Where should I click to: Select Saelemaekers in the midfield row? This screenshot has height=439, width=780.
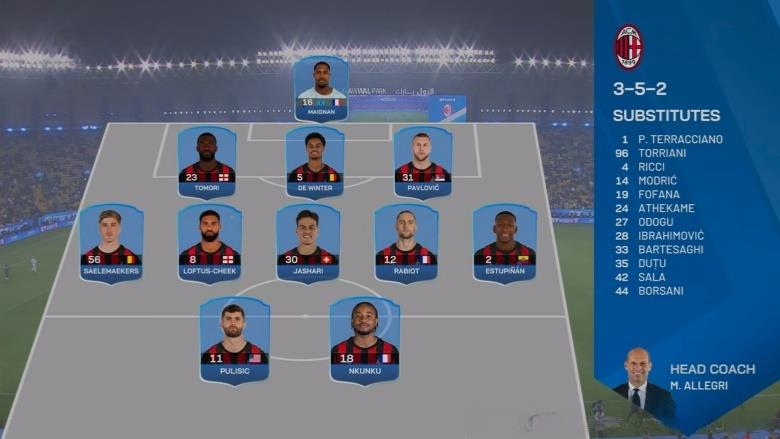111,243
